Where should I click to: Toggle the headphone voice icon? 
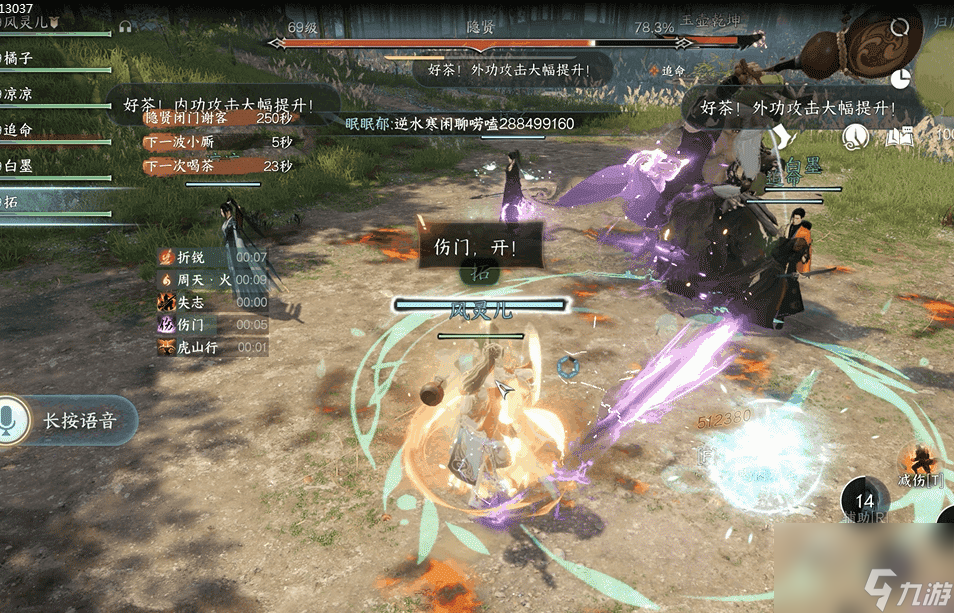point(126,27)
